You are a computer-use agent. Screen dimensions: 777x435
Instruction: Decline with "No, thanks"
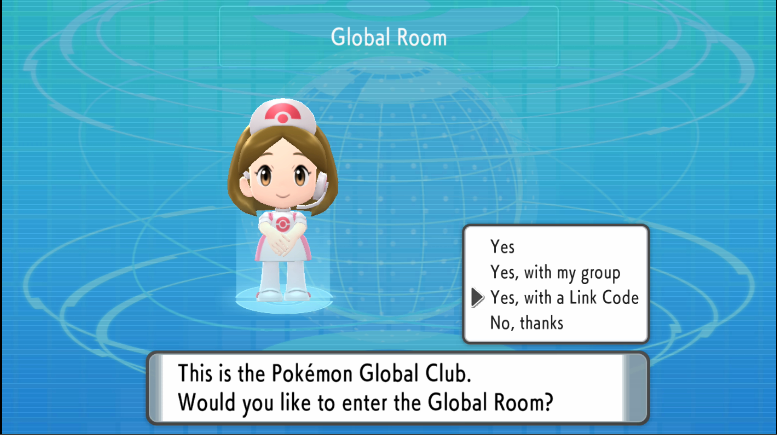526,323
